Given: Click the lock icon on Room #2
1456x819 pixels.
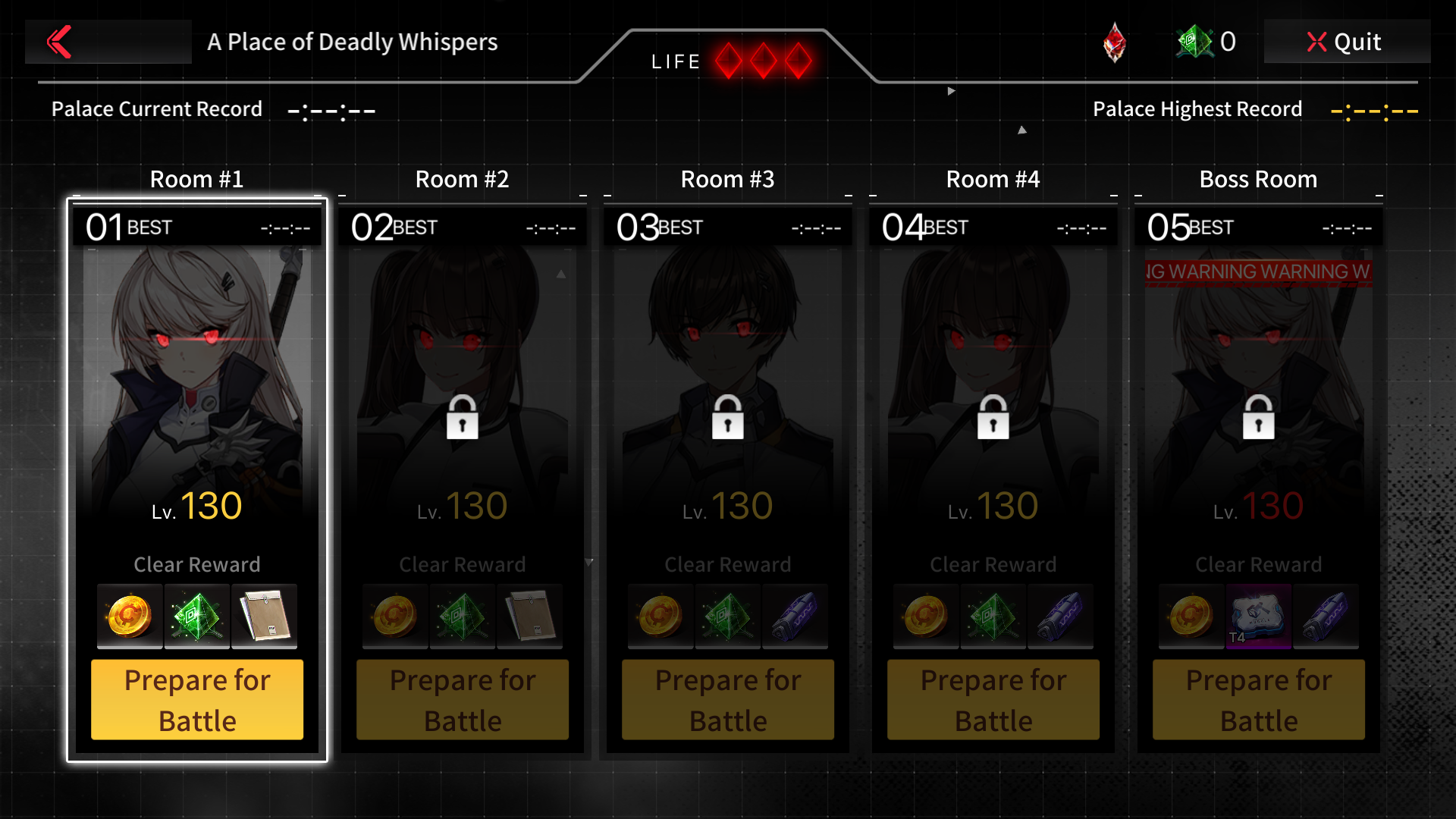Looking at the screenshot, I should pyautogui.click(x=462, y=418).
